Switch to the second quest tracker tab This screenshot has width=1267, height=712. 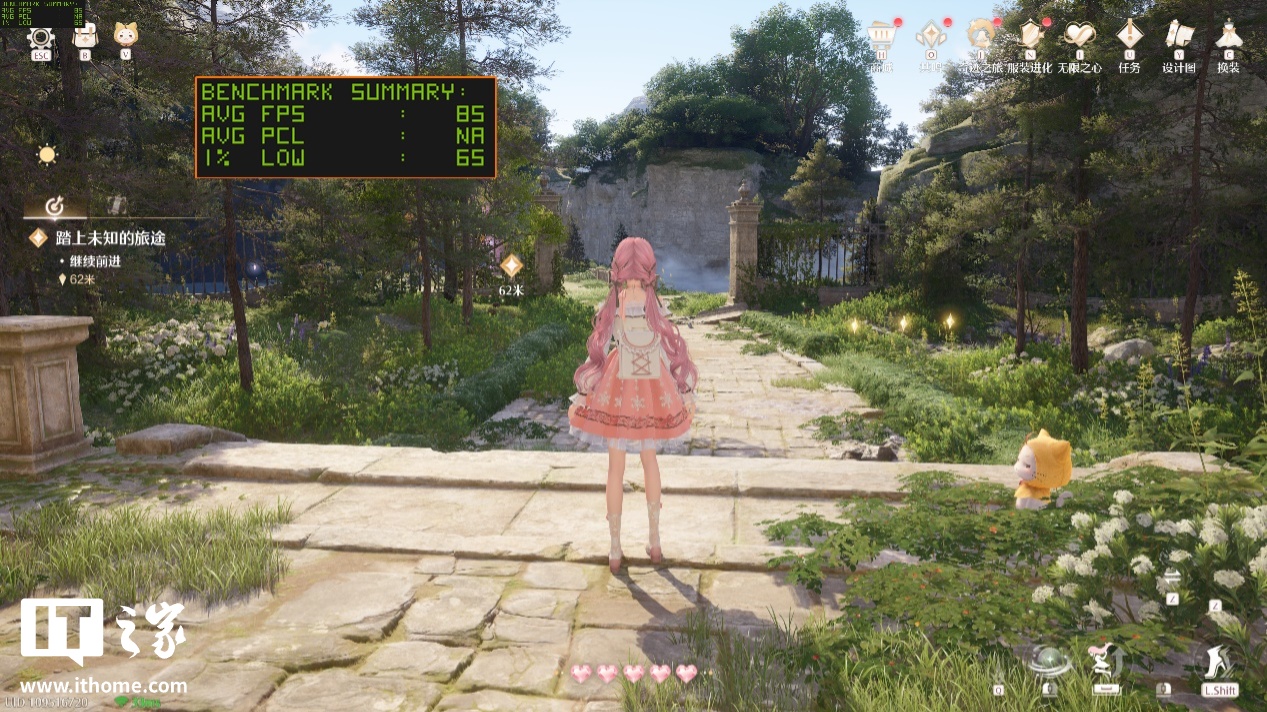[117, 205]
